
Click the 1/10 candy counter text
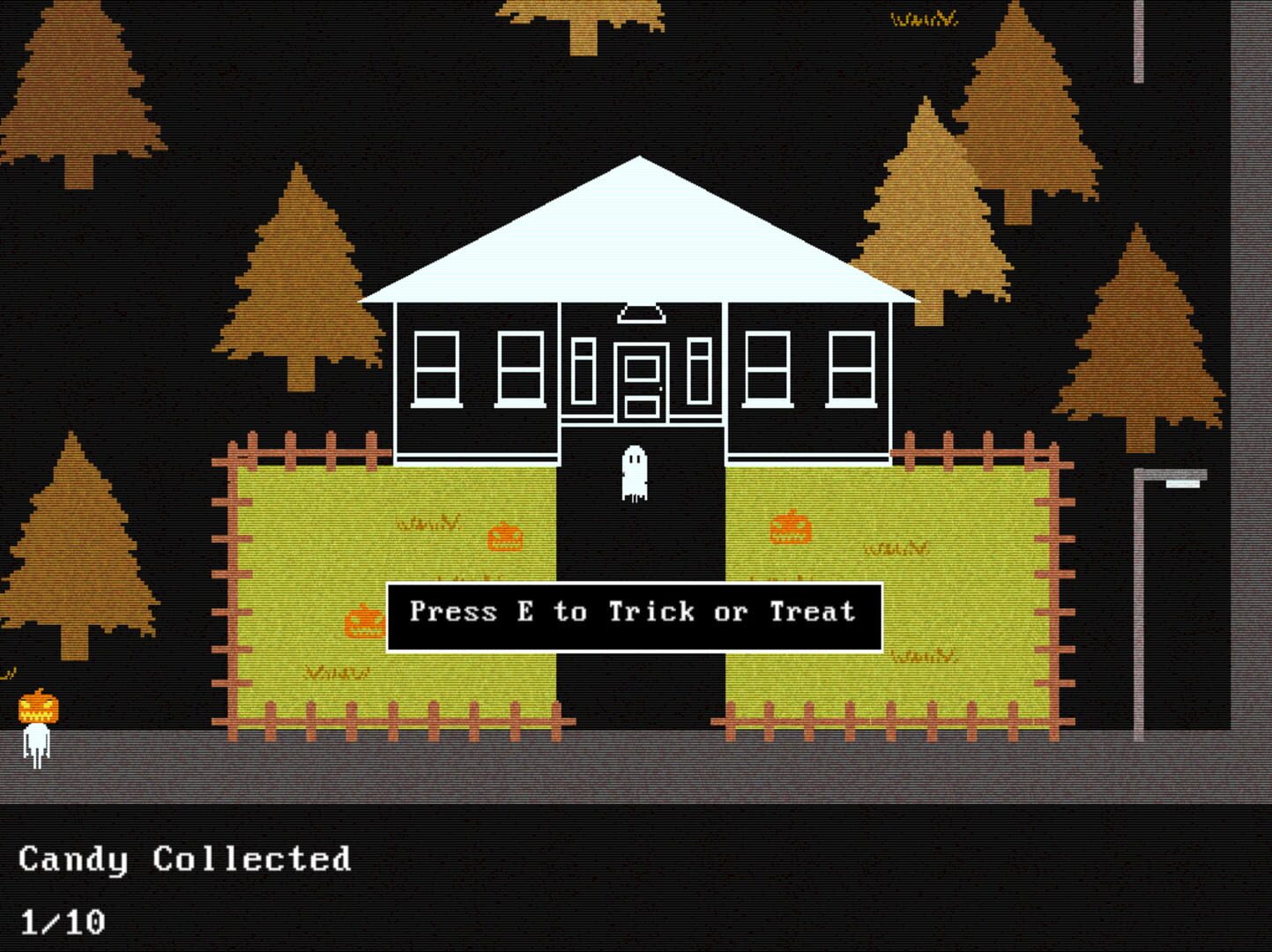62,921
